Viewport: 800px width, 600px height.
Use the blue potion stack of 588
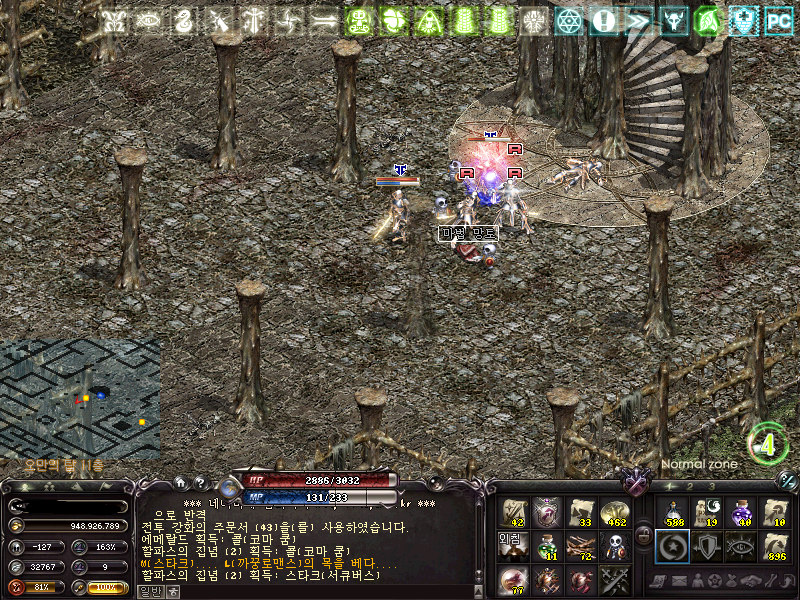(672, 512)
